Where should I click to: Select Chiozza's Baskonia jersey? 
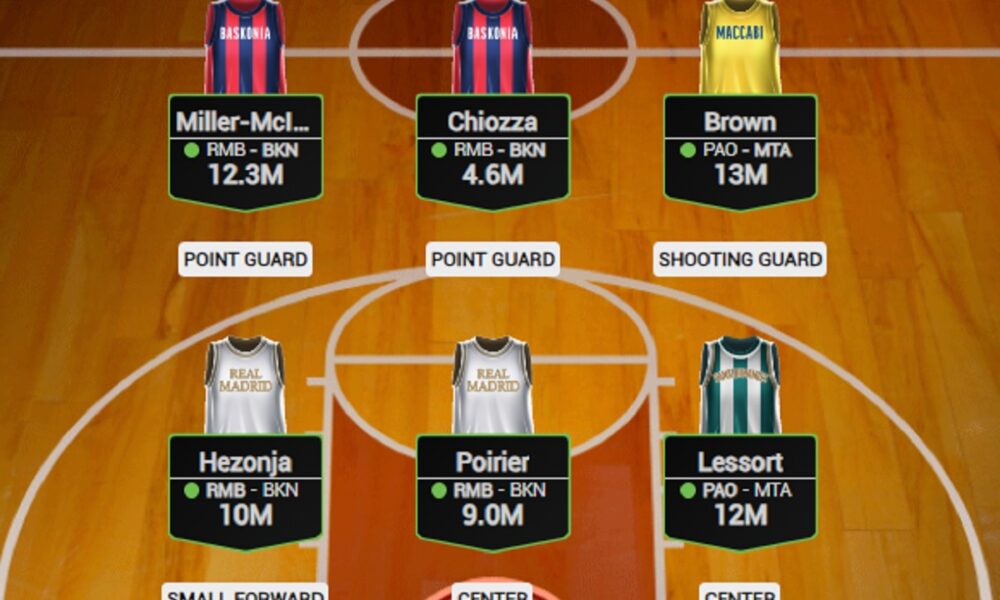click(493, 47)
